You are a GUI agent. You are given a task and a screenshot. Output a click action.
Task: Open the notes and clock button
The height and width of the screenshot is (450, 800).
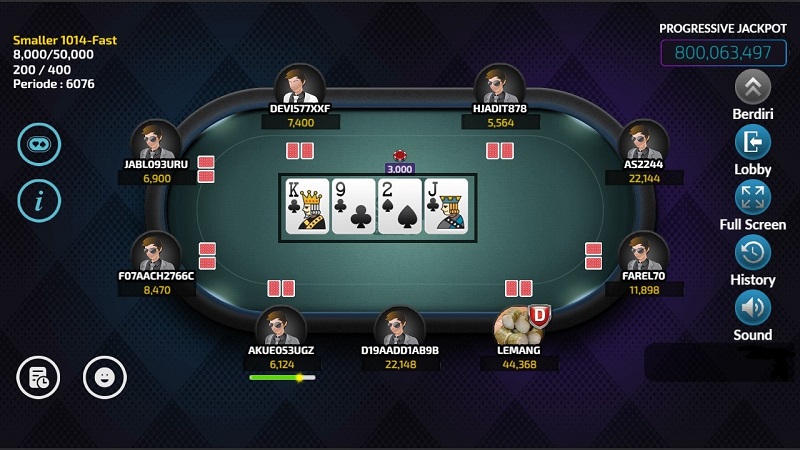coord(39,377)
